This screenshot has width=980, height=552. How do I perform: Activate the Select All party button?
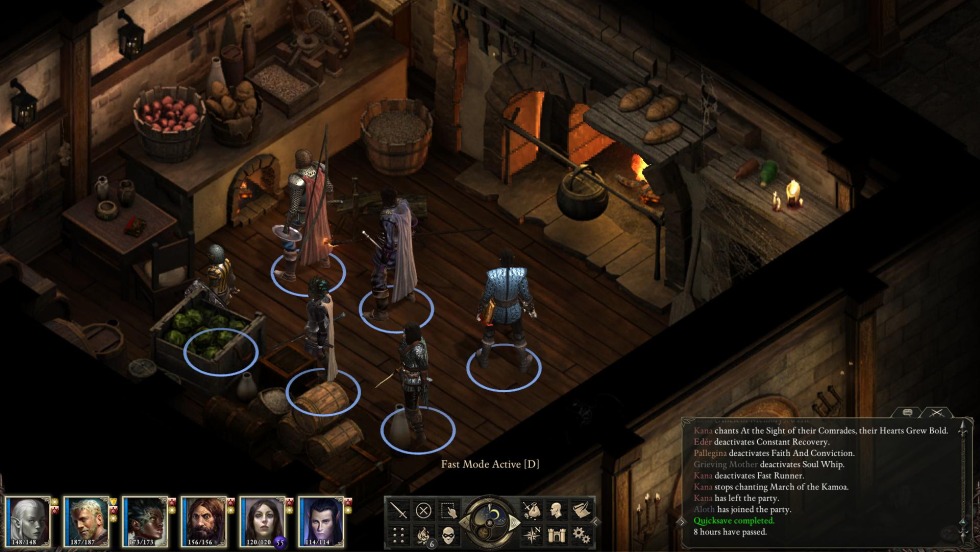click(449, 510)
